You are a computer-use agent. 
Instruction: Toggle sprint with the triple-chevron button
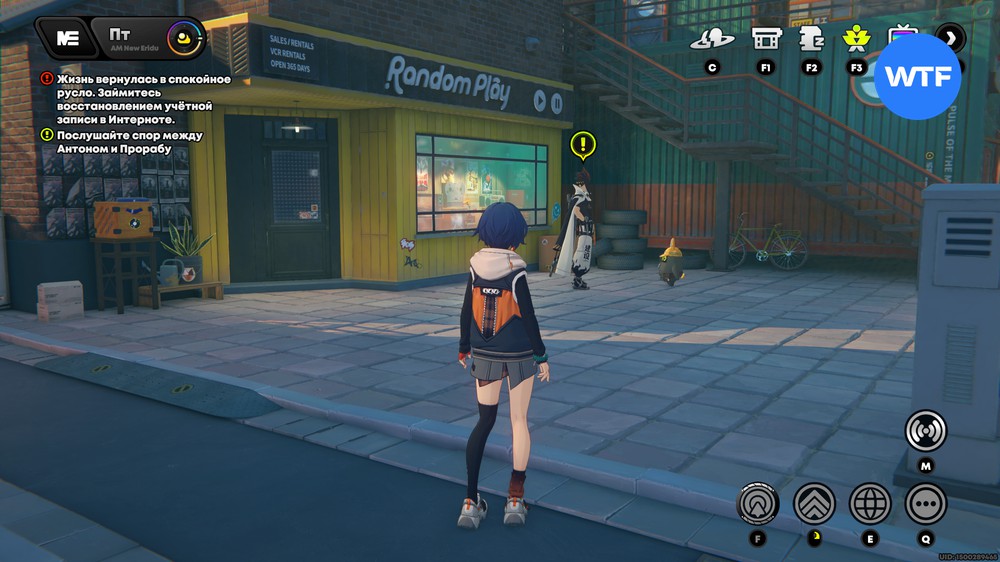tap(814, 503)
